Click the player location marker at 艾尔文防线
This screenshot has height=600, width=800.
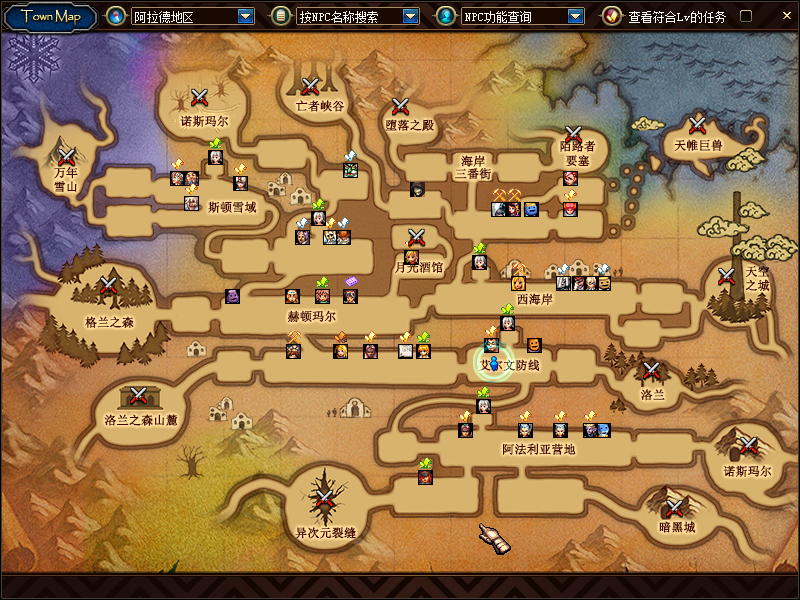pyautogui.click(x=492, y=363)
